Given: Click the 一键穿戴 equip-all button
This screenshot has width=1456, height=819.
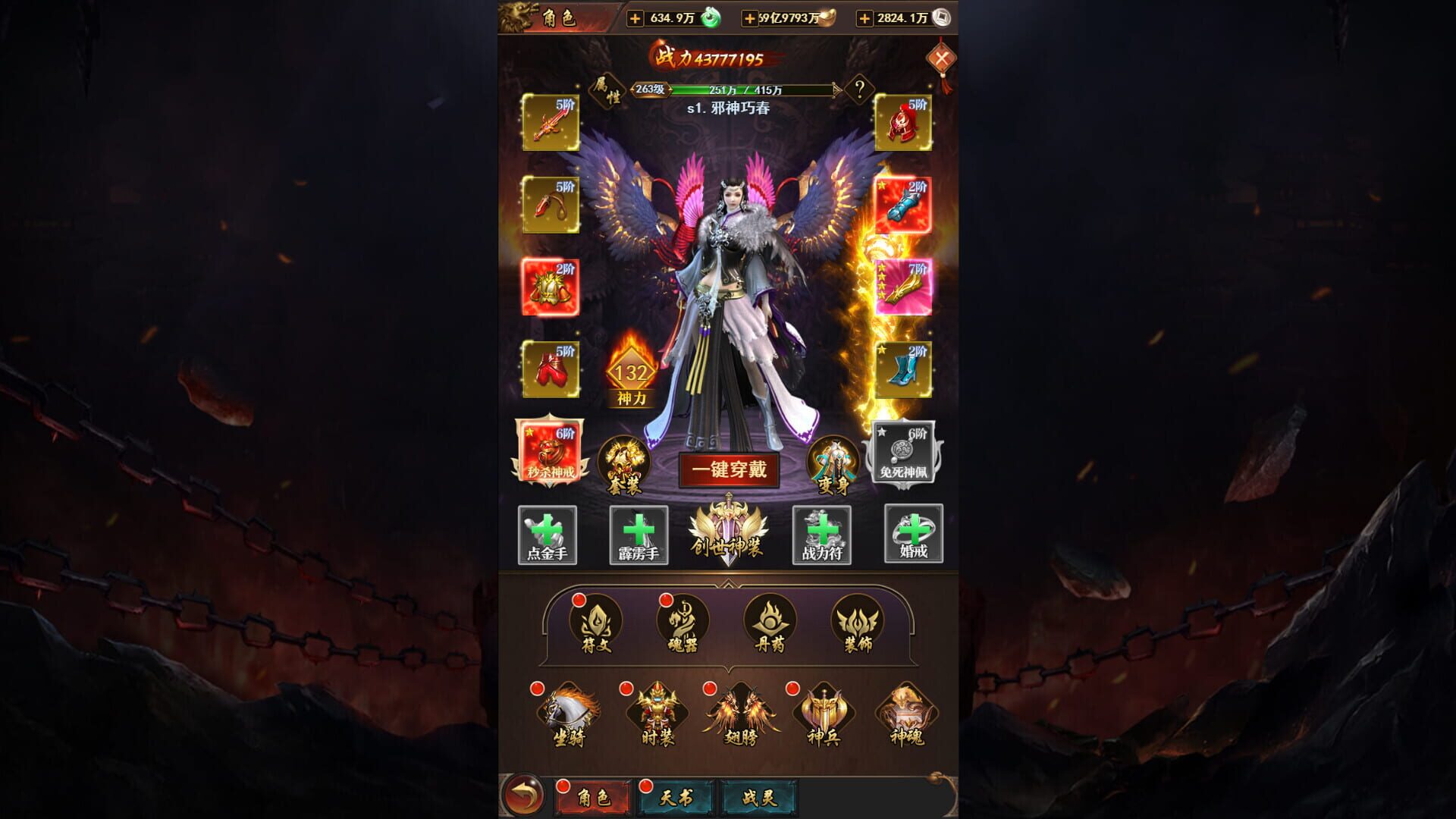Looking at the screenshot, I should (730, 470).
